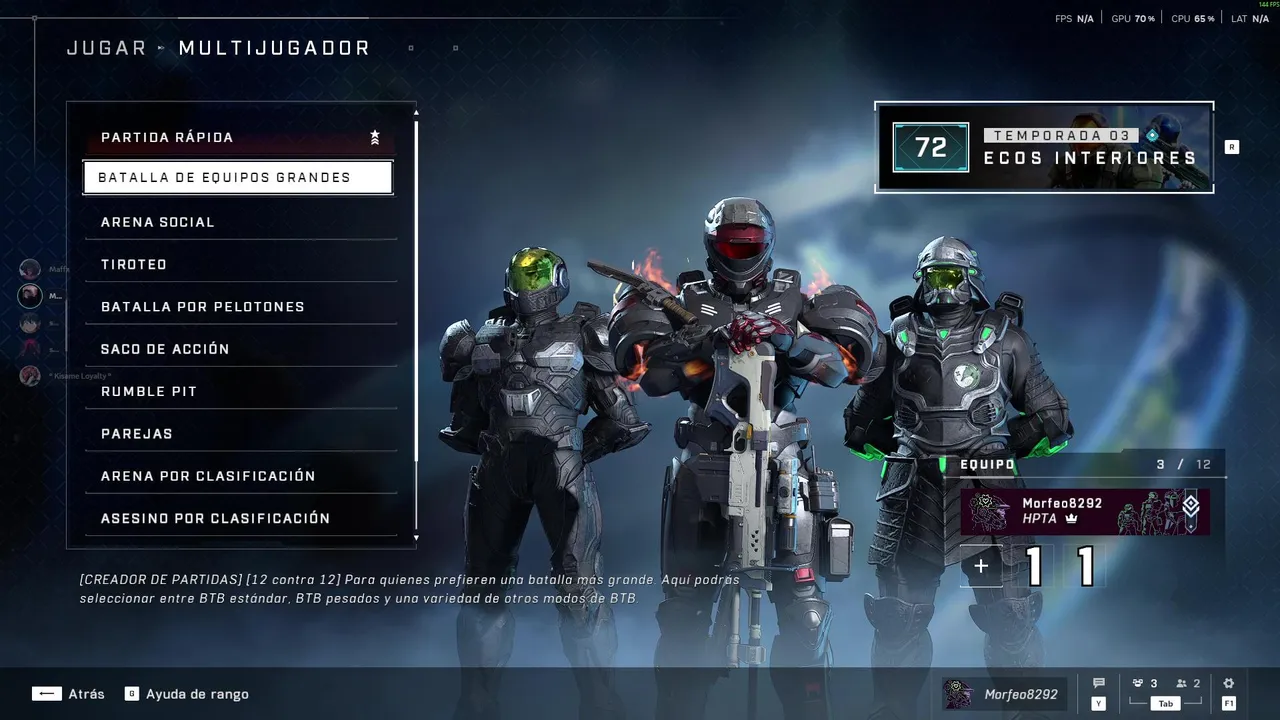
Task: Open the chat speech bubble icon
Action: 1099,684
